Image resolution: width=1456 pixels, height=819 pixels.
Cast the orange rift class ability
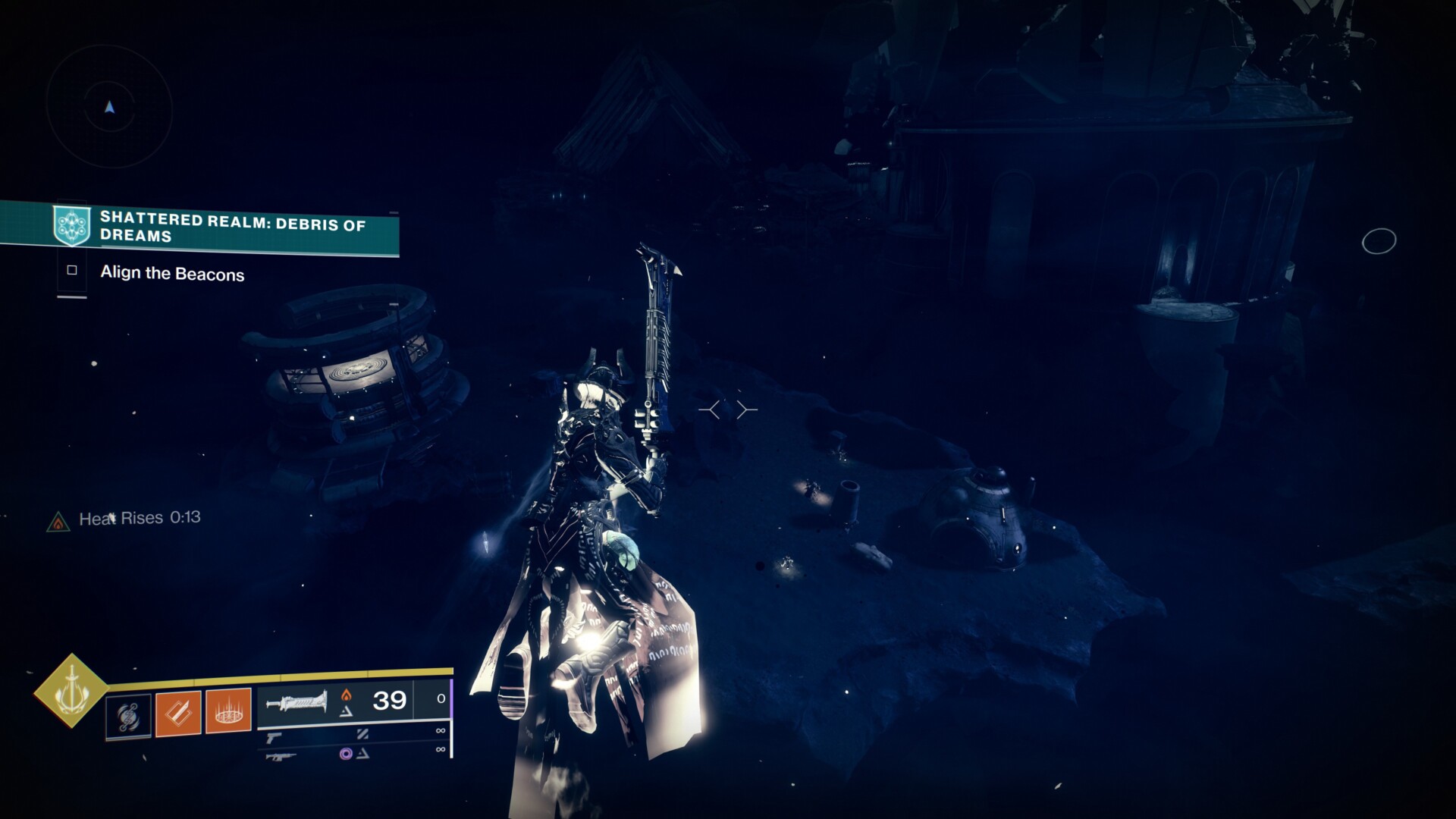pos(228,711)
